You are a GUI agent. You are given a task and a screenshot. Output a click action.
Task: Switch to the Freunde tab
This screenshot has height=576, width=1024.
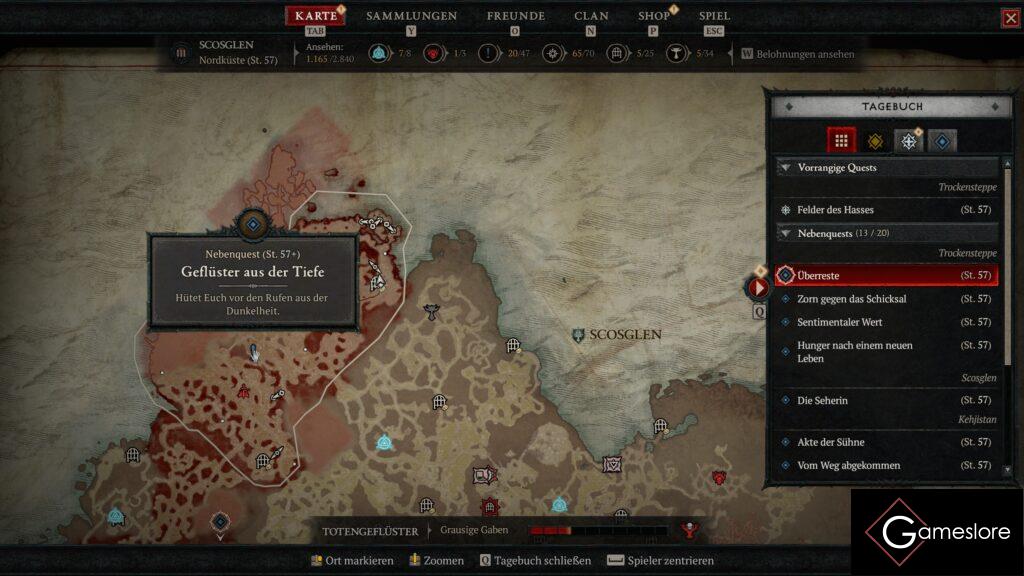(515, 16)
